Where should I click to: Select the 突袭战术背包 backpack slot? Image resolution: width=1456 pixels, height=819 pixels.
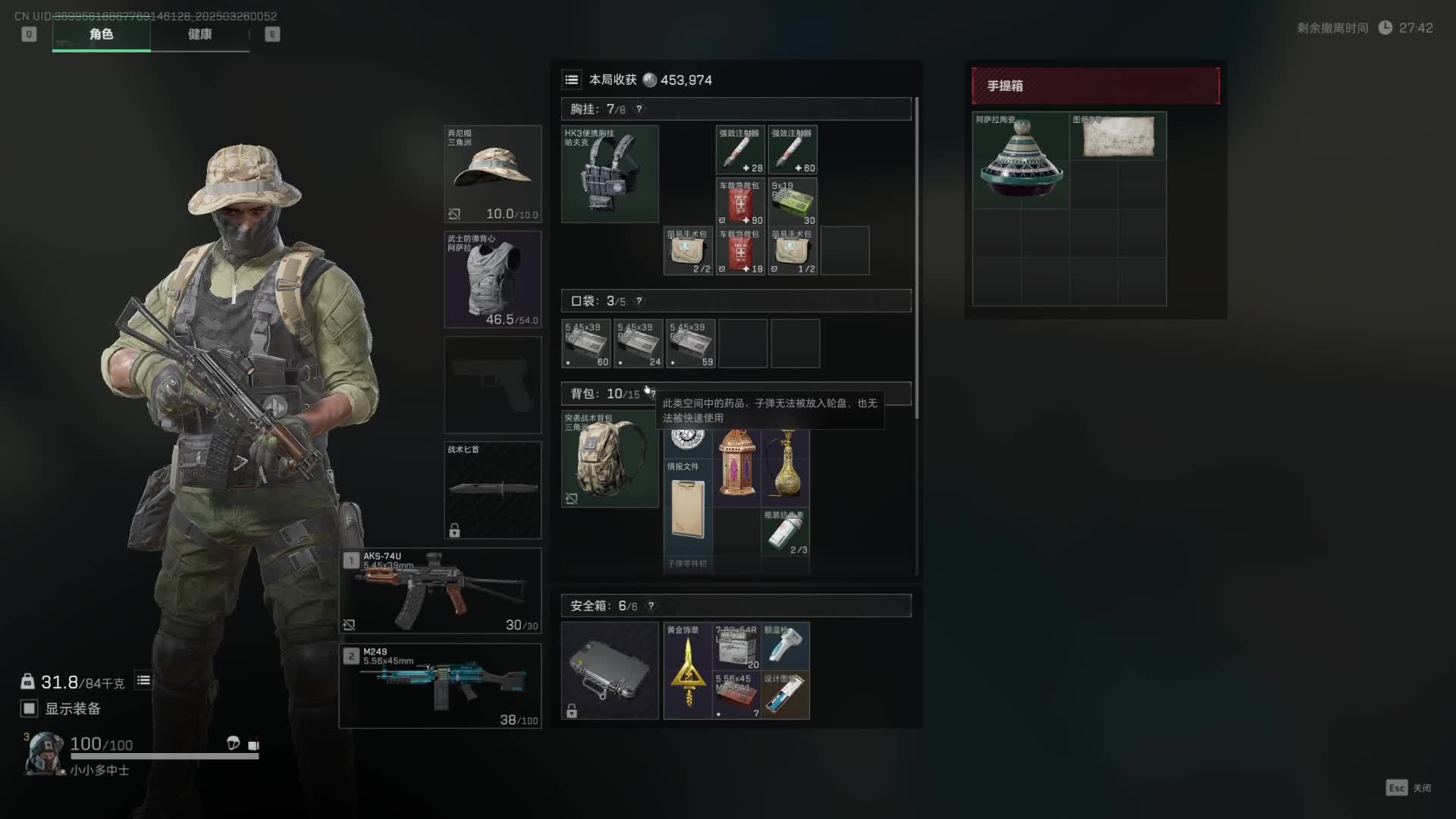(x=610, y=459)
